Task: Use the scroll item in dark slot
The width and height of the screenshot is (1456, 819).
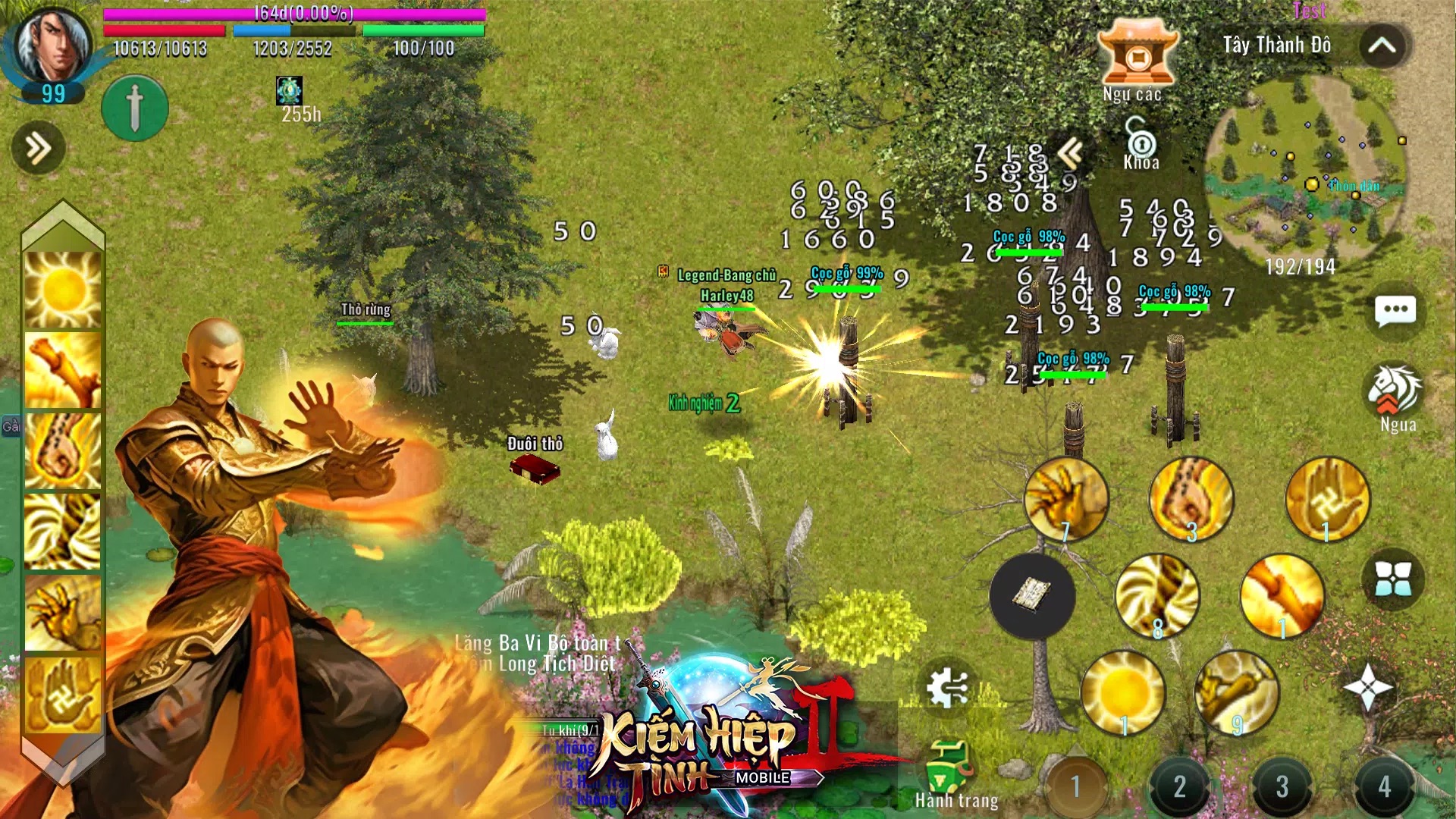Action: click(x=1032, y=595)
